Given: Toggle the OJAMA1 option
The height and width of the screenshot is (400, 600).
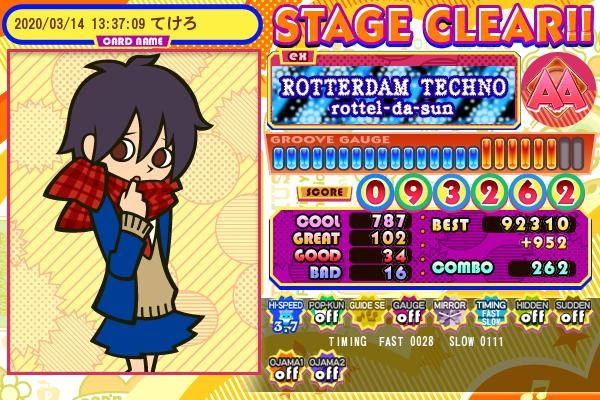Looking at the screenshot, I should coord(284,368).
